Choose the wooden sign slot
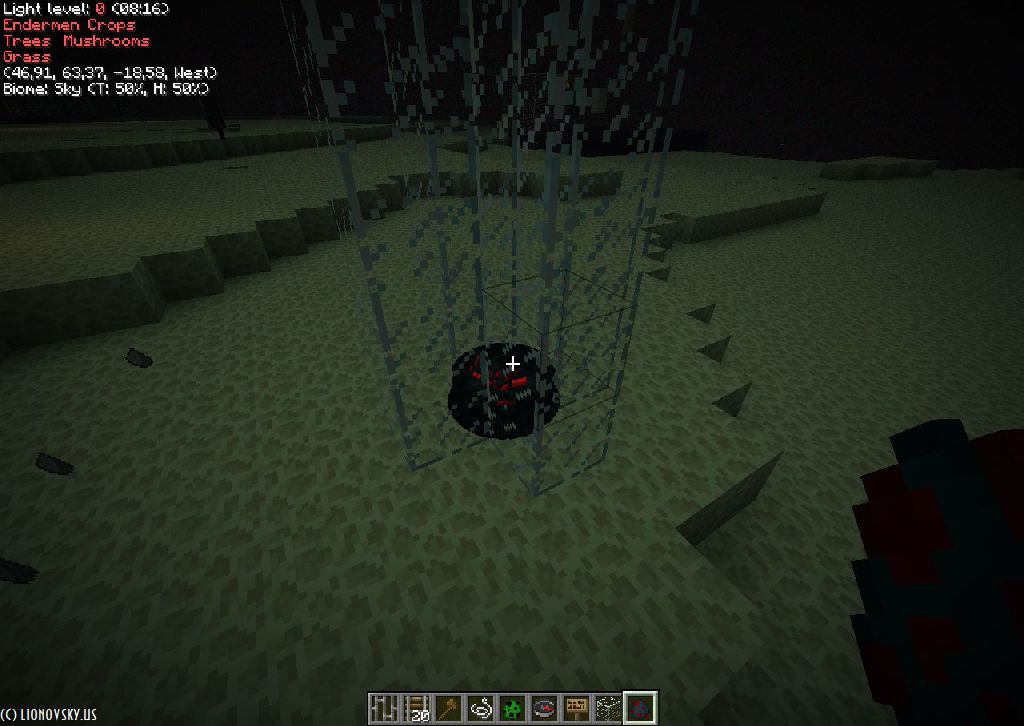 (x=576, y=708)
